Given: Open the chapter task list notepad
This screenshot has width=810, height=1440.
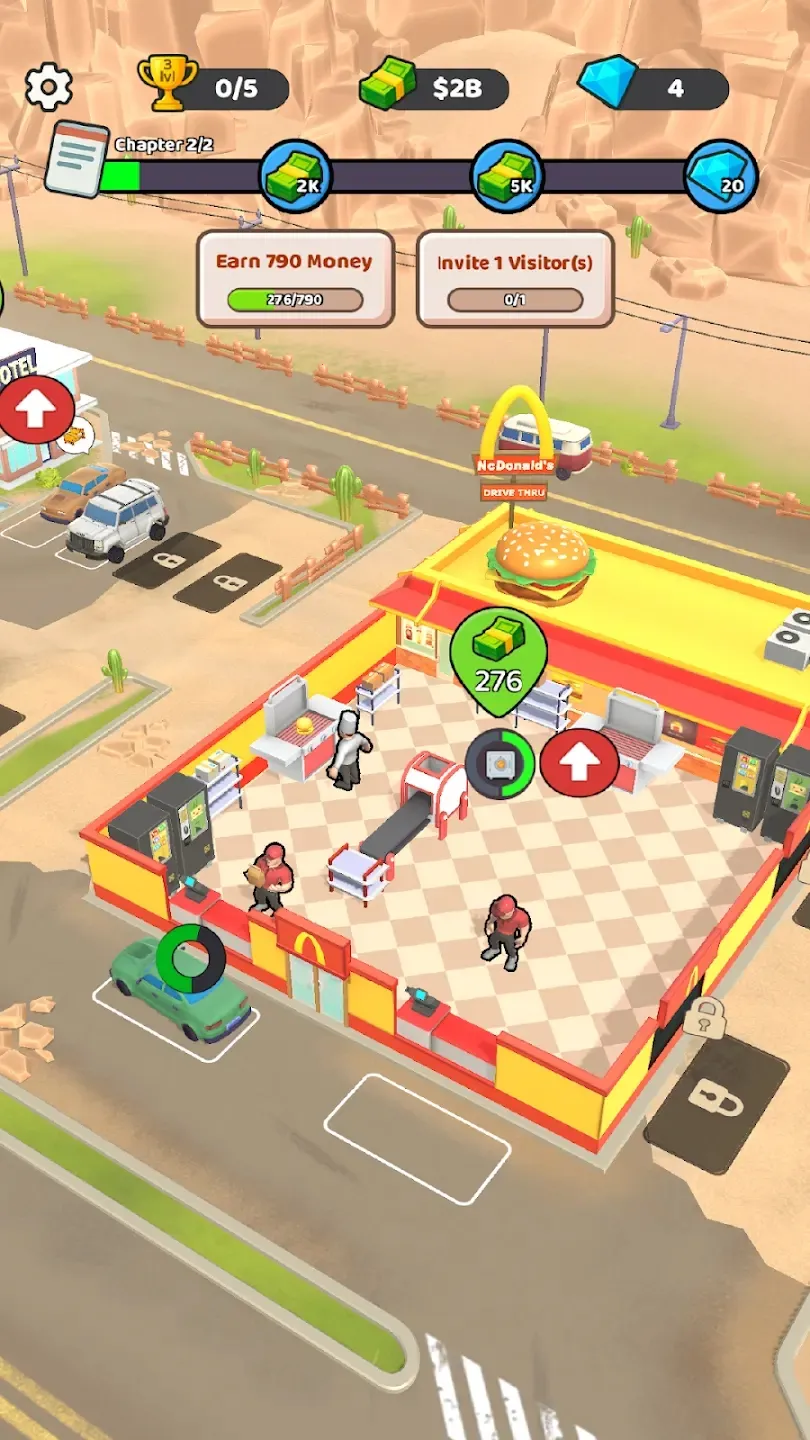Looking at the screenshot, I should coord(76,159).
